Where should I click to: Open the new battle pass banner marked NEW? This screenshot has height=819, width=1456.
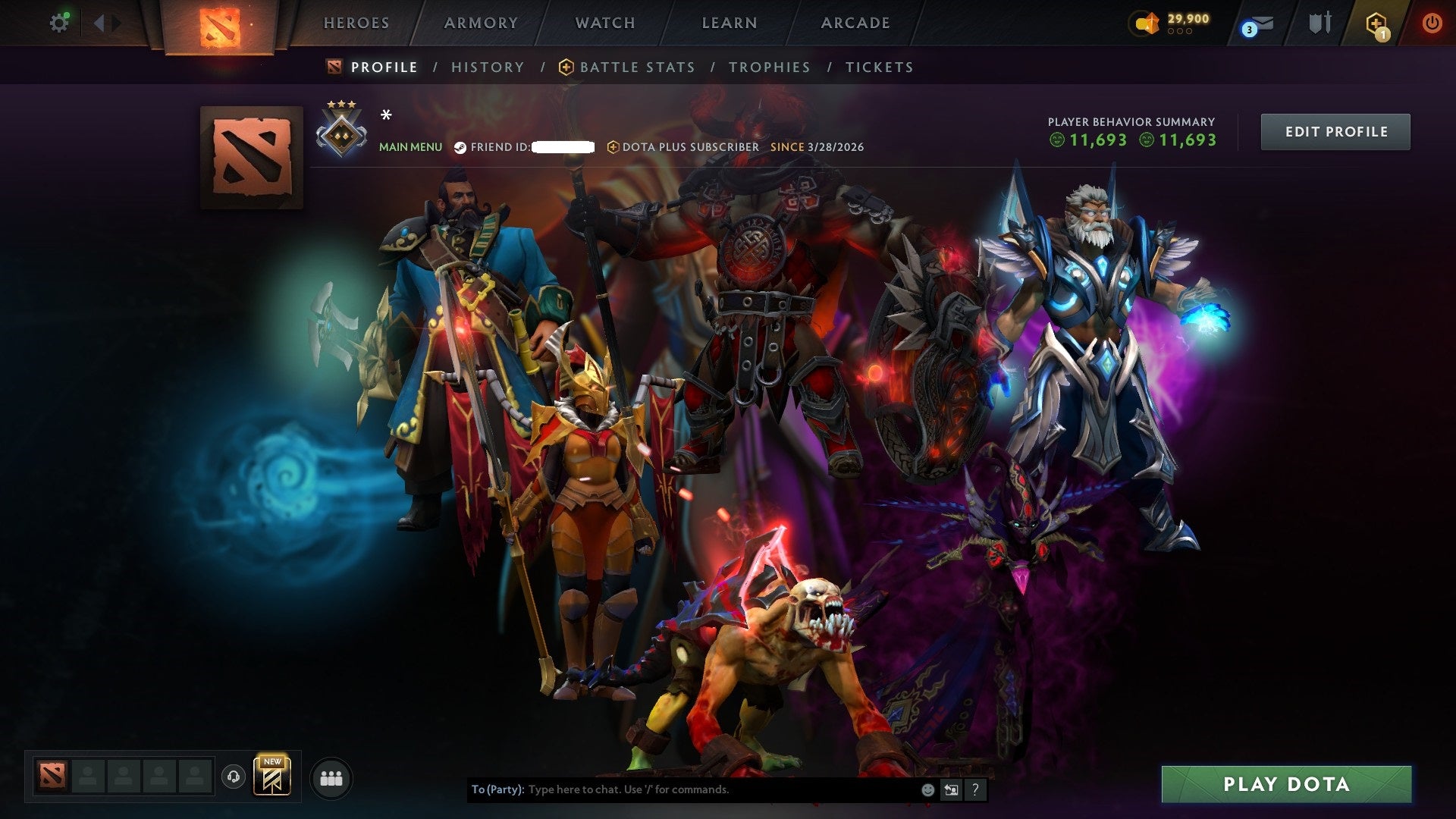pyautogui.click(x=271, y=776)
